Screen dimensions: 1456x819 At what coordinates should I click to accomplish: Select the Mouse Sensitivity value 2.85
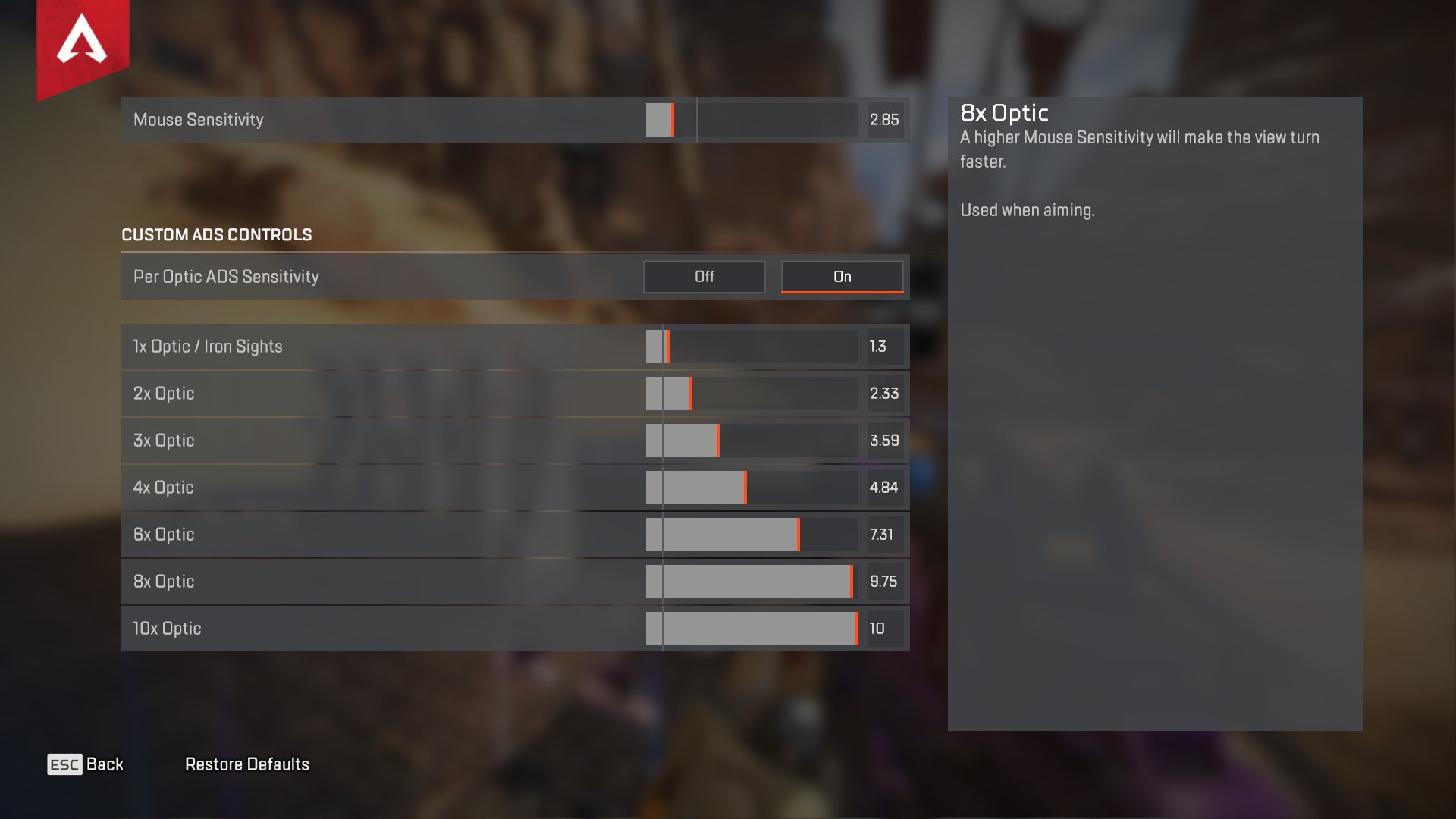[x=883, y=120]
